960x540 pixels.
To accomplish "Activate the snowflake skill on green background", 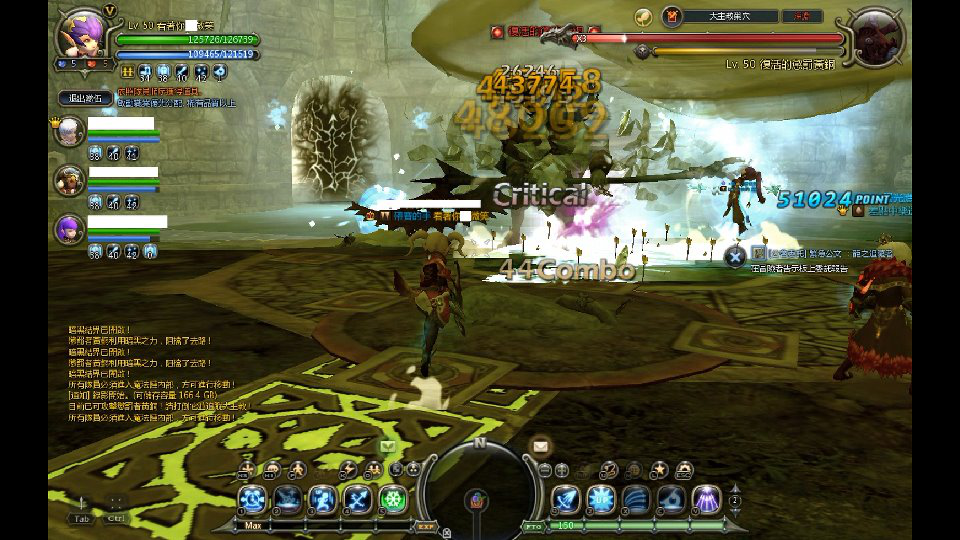I will 393,498.
